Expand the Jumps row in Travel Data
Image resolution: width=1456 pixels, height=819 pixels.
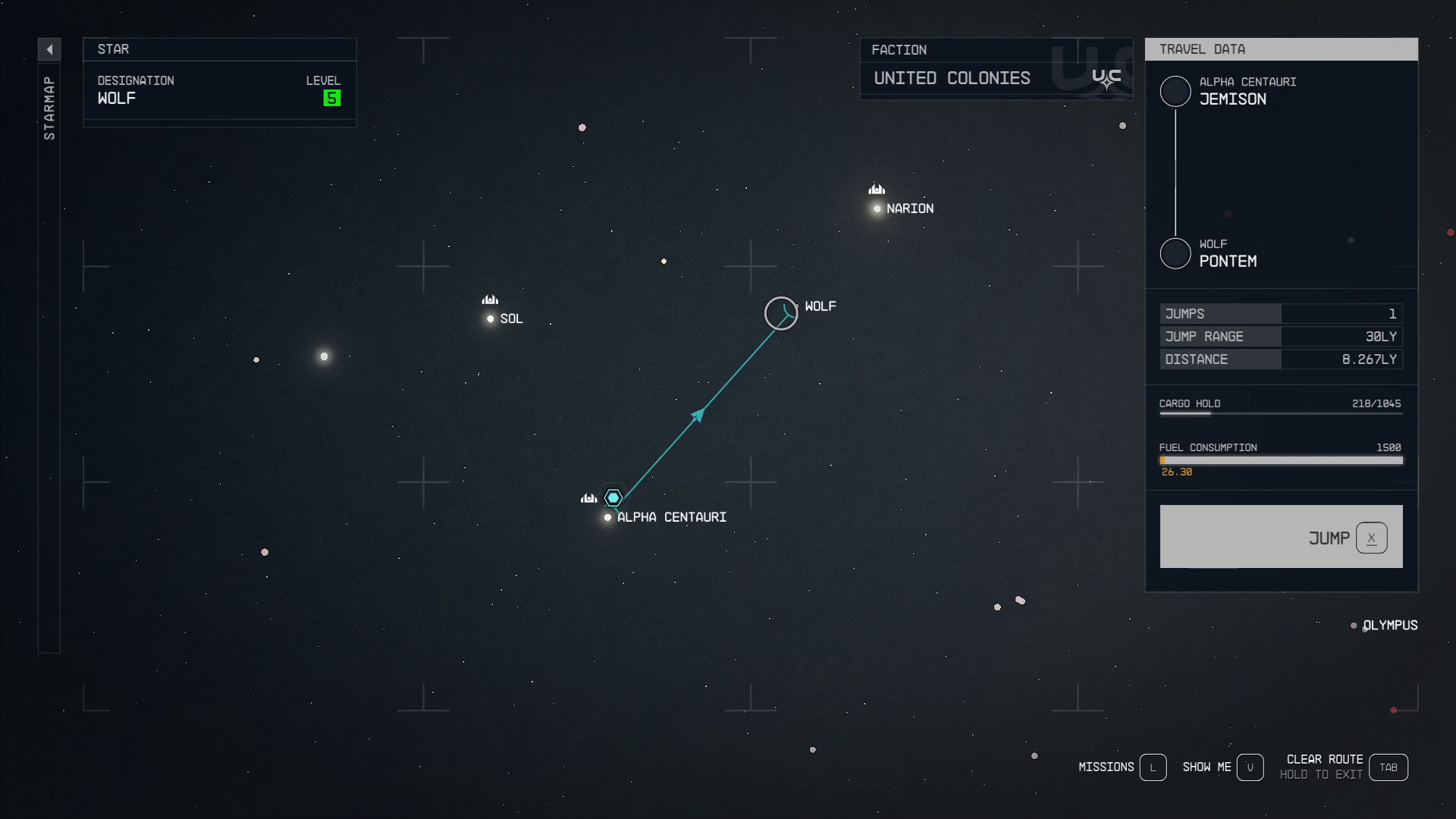tap(1282, 313)
